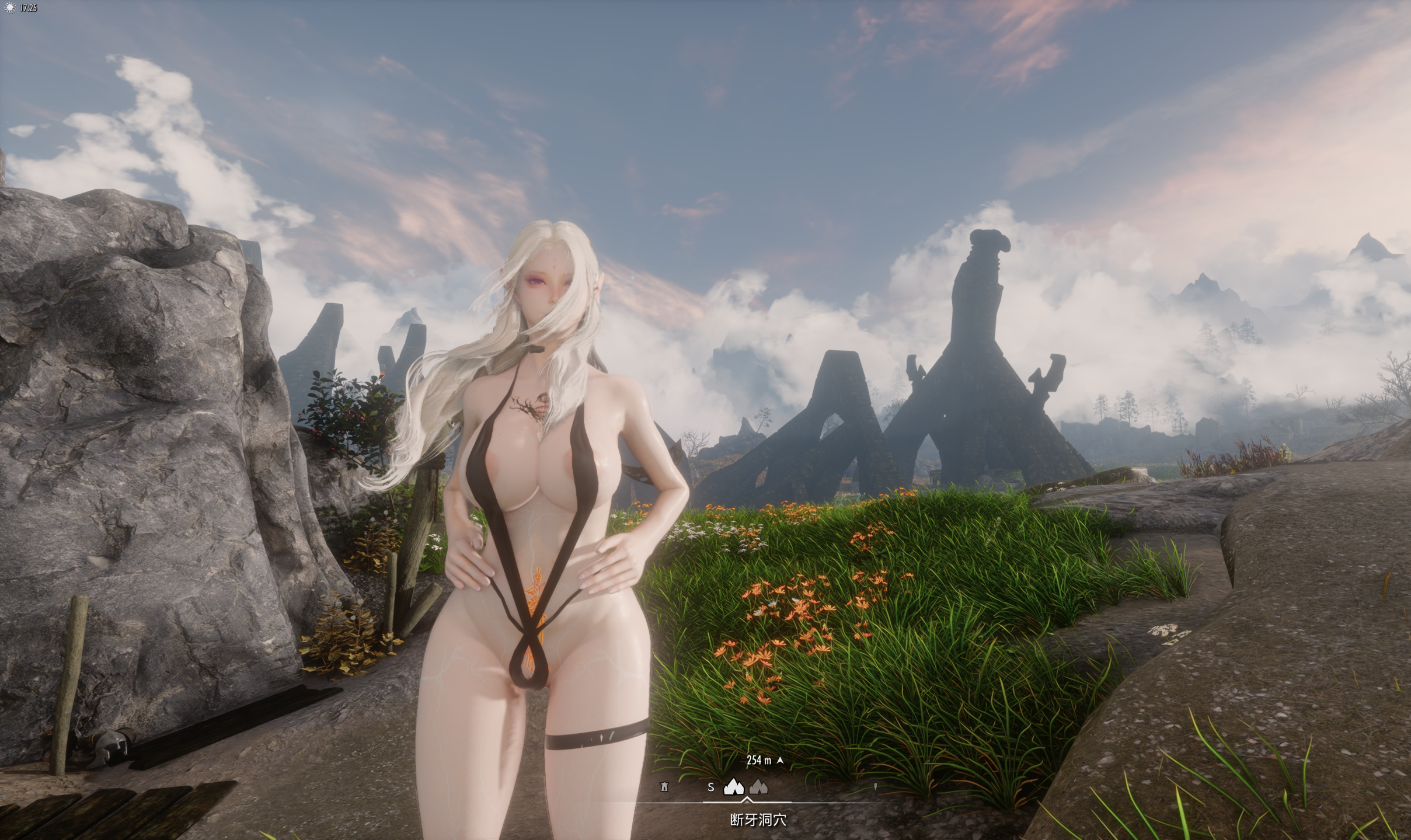The height and width of the screenshot is (840, 1411).
Task: Click the dimmed gray cave compass marker
Action: 758,787
